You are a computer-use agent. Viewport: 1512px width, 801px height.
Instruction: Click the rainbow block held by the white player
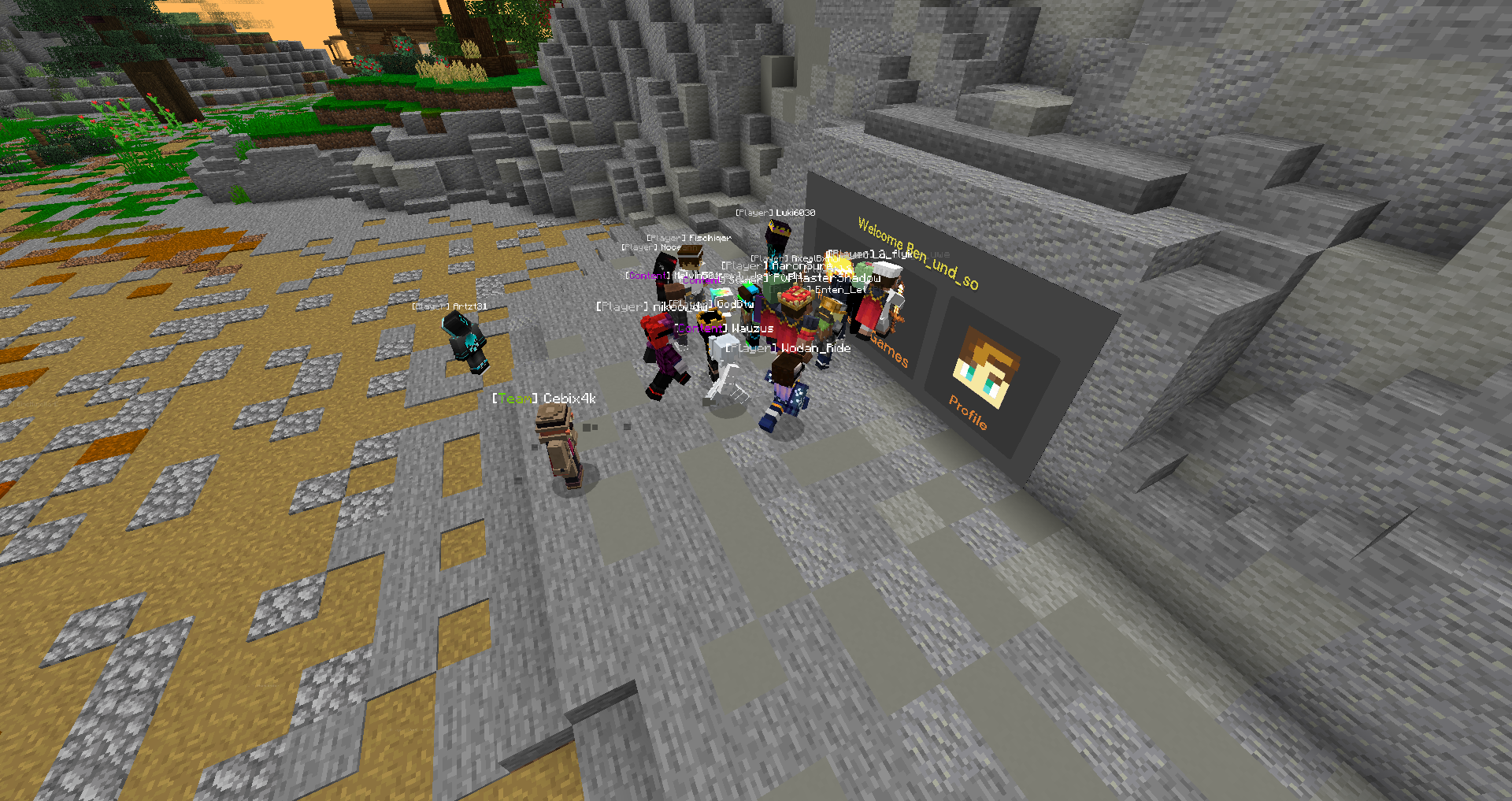[x=721, y=291]
